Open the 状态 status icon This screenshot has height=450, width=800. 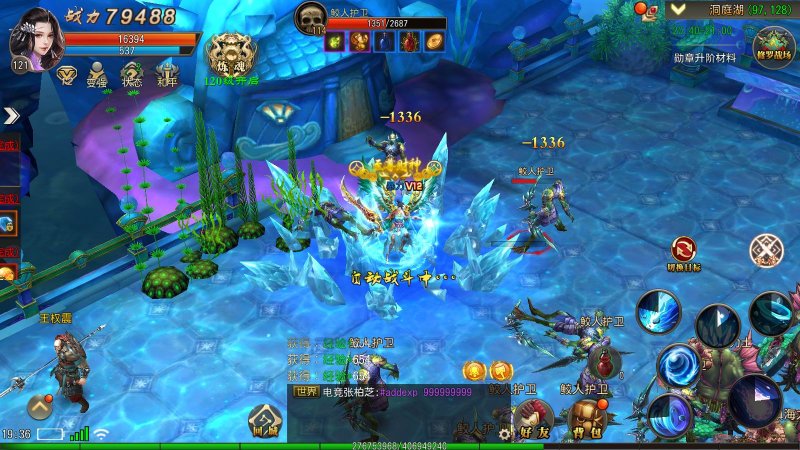click(131, 73)
